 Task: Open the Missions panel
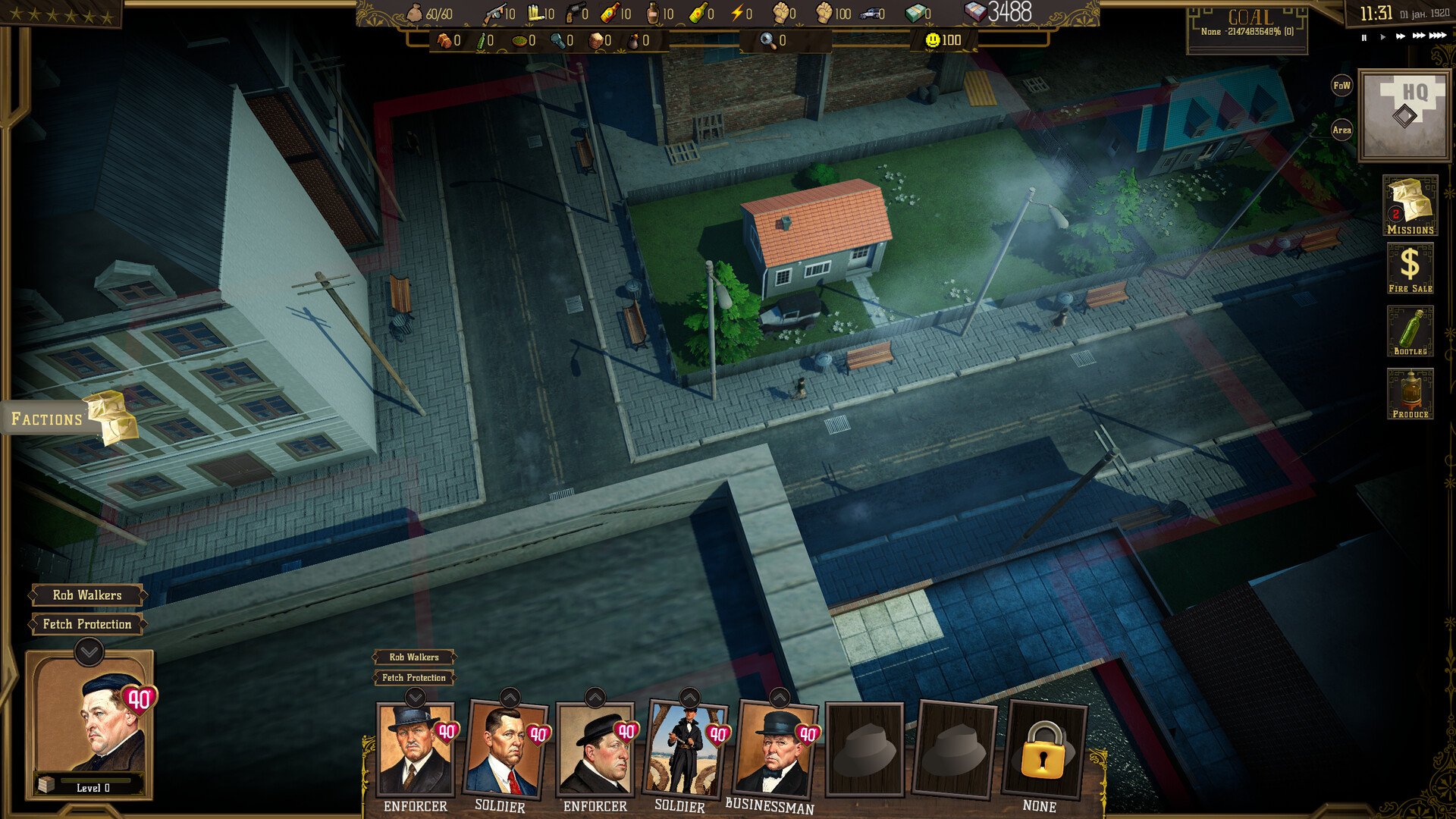click(x=1411, y=203)
